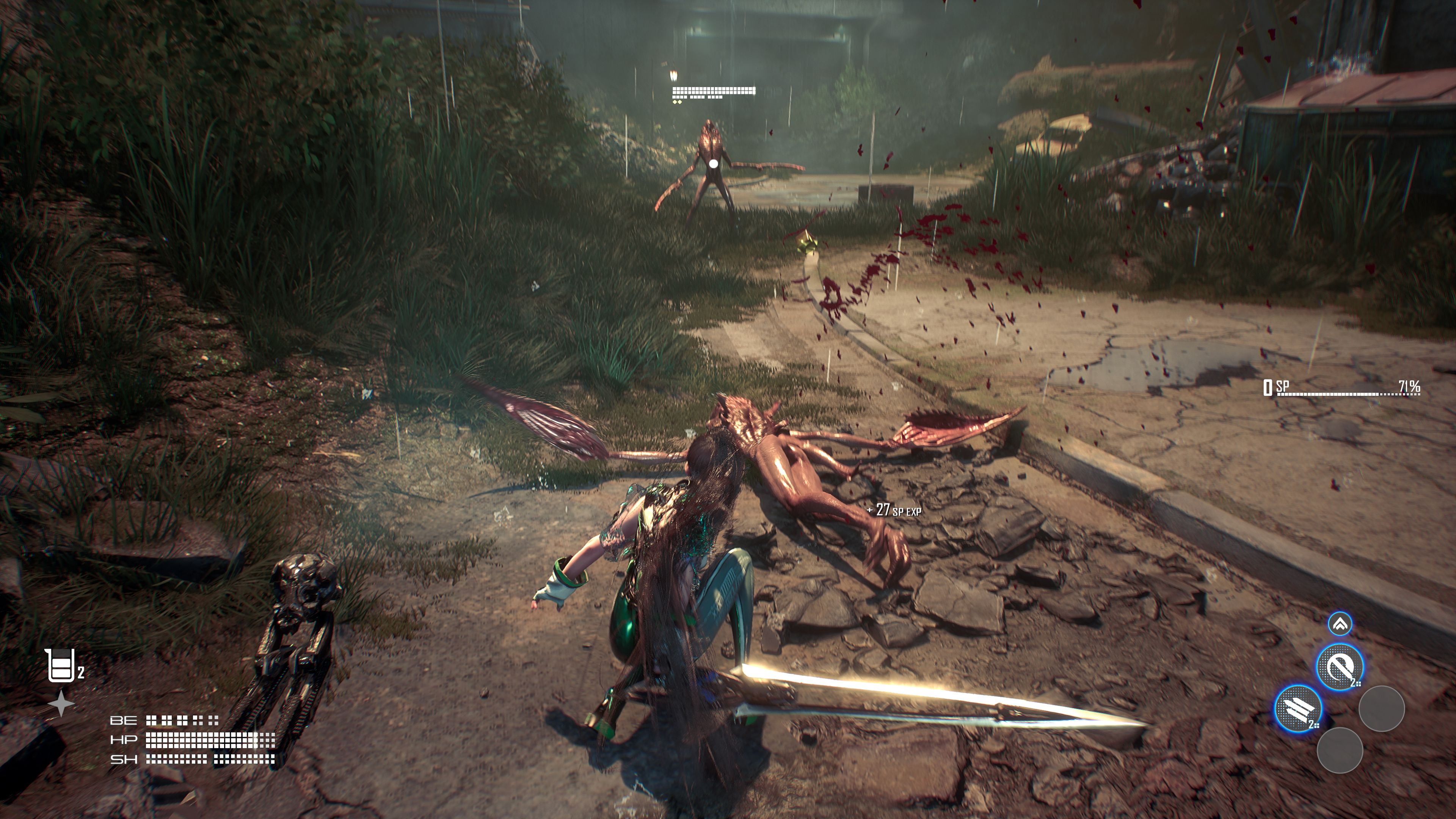
Task: Activate the double-chevron up skill icon
Action: click(x=1340, y=624)
